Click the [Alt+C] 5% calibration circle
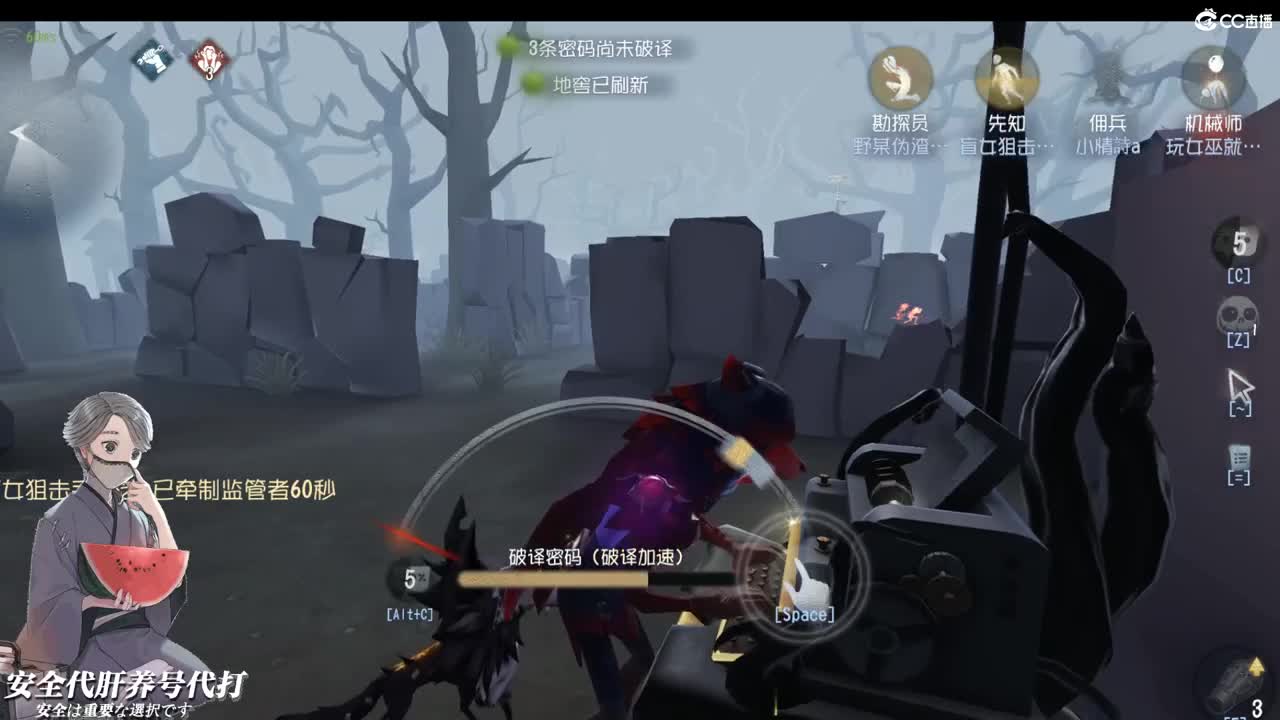This screenshot has height=720, width=1280. 414,578
